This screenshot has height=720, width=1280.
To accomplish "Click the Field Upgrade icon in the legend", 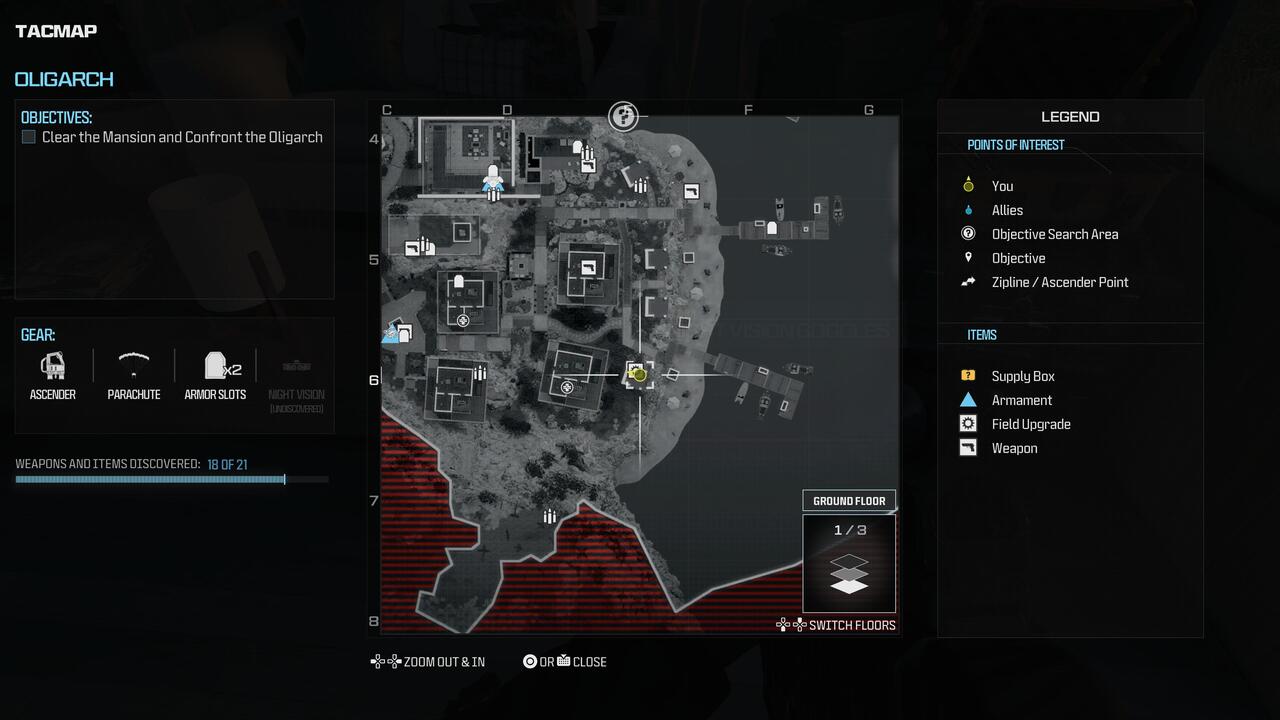I will coord(967,423).
